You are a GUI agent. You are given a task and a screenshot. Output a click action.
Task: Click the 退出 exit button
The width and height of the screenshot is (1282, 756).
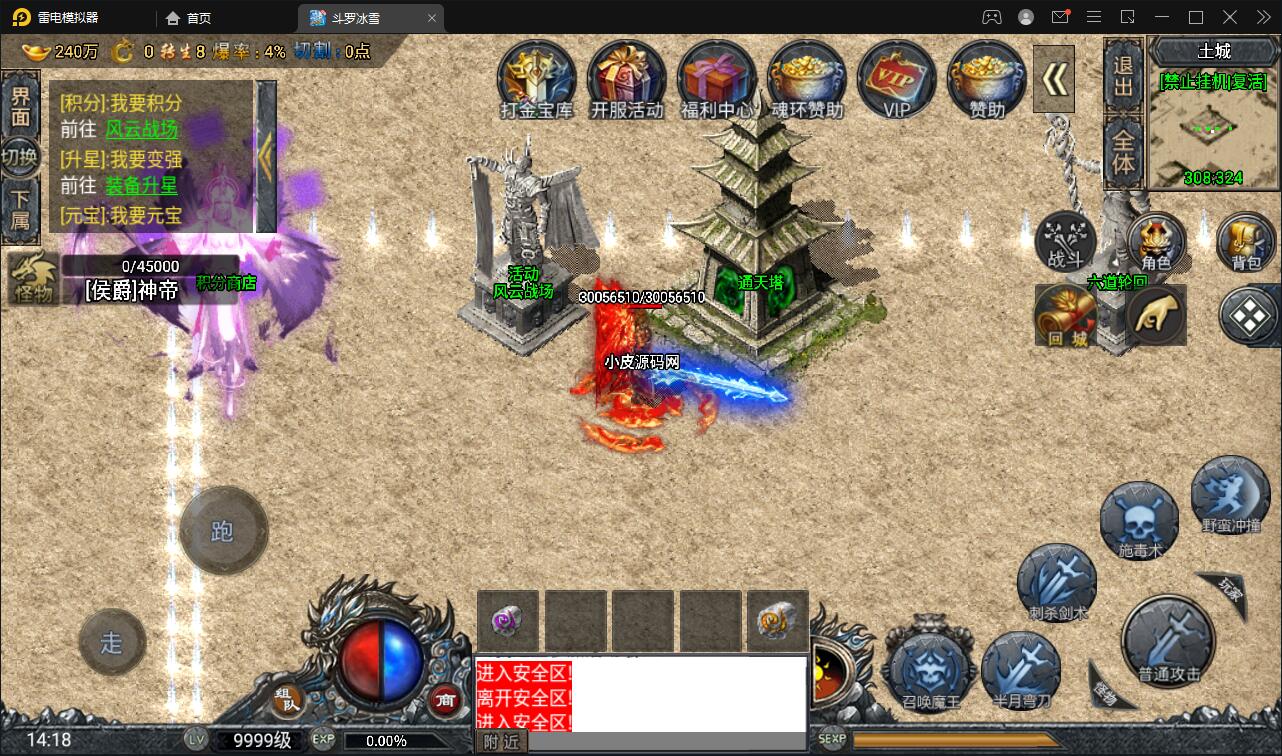click(x=1123, y=76)
